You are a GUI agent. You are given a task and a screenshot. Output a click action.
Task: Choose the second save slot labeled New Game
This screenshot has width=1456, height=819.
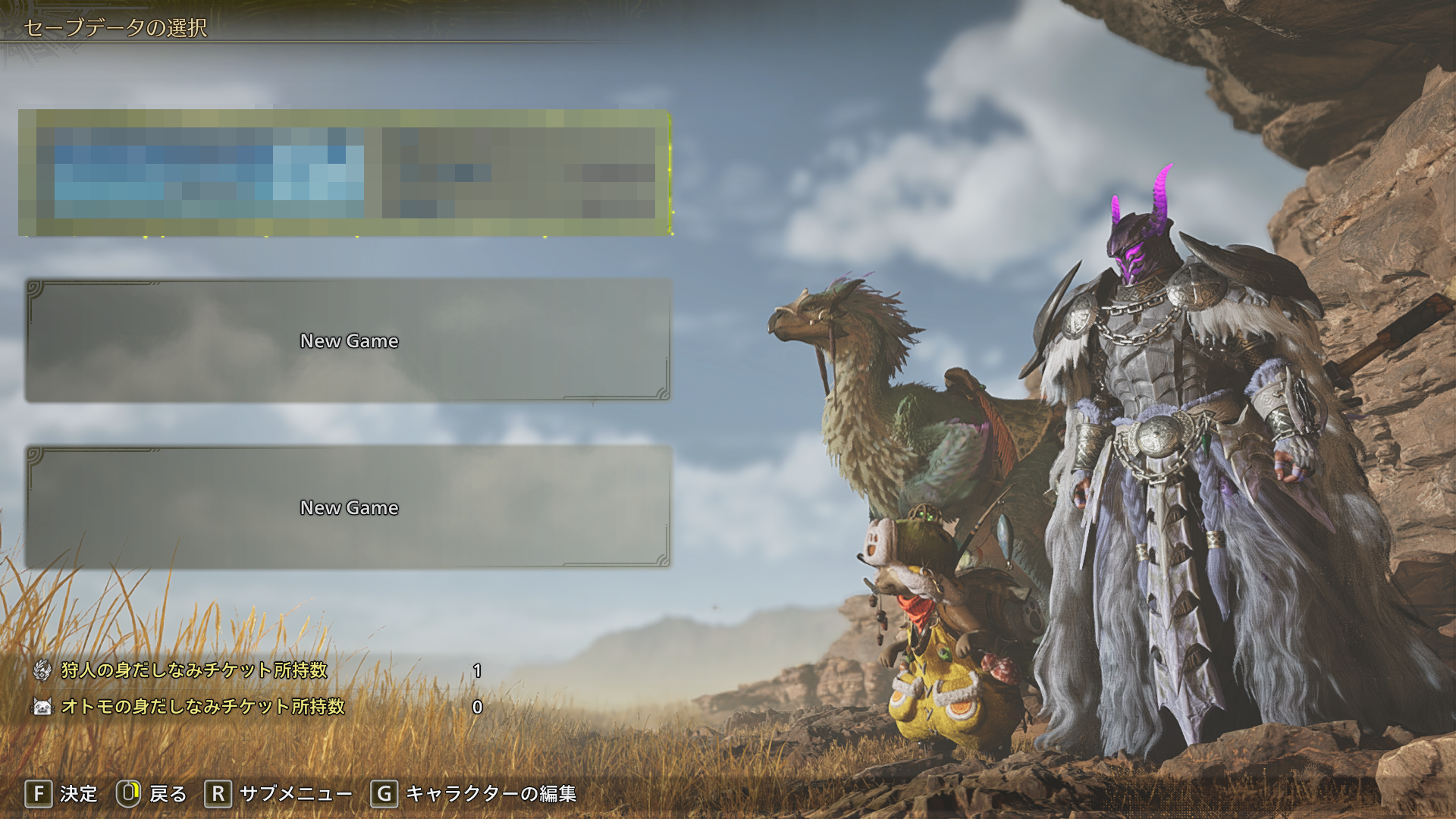(x=348, y=340)
